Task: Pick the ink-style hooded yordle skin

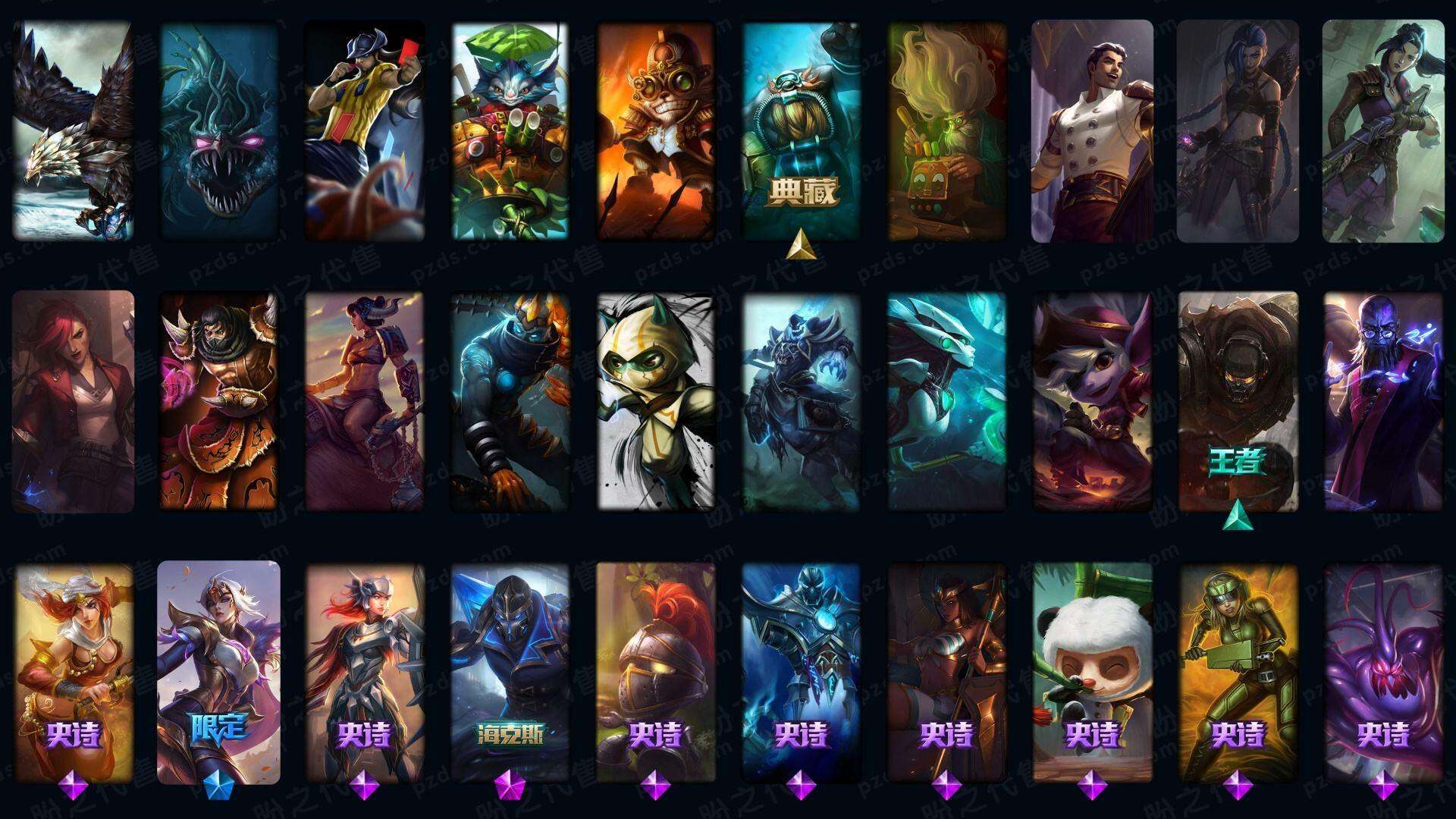Action: 656,401
